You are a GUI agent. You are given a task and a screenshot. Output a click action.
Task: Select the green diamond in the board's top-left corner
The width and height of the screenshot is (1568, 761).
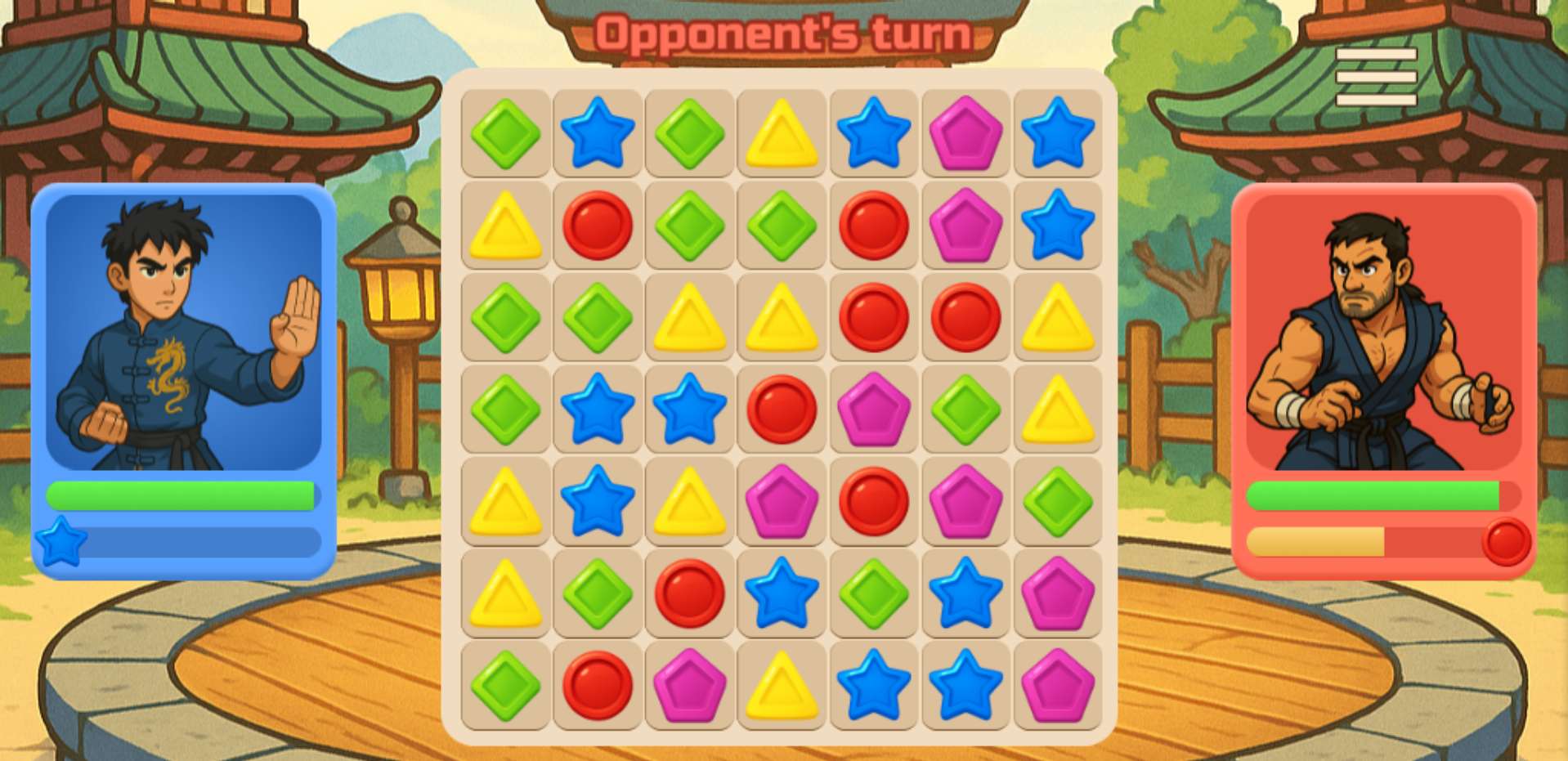click(x=505, y=133)
